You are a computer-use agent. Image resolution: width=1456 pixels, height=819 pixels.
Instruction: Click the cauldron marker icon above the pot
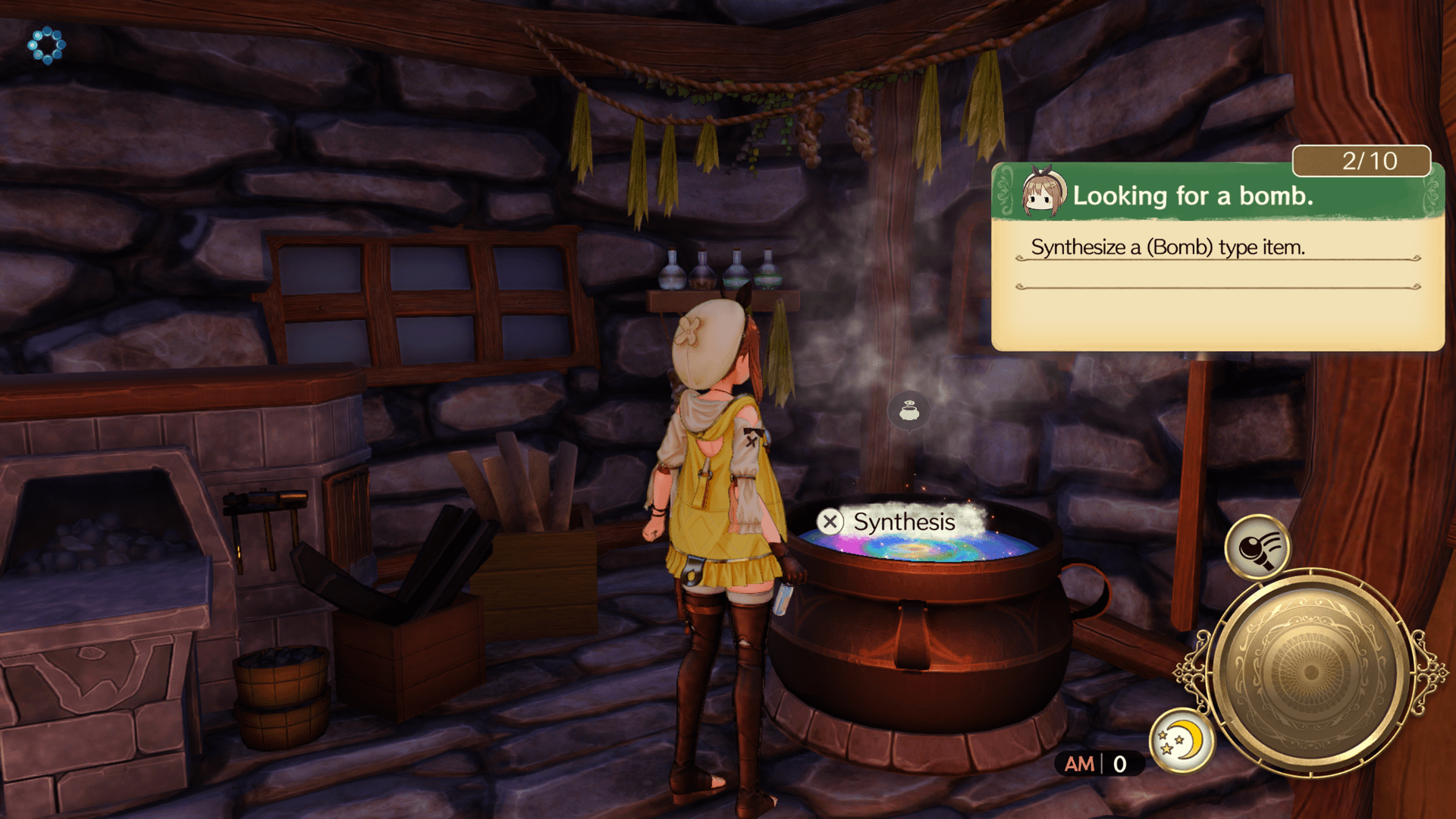click(x=908, y=411)
